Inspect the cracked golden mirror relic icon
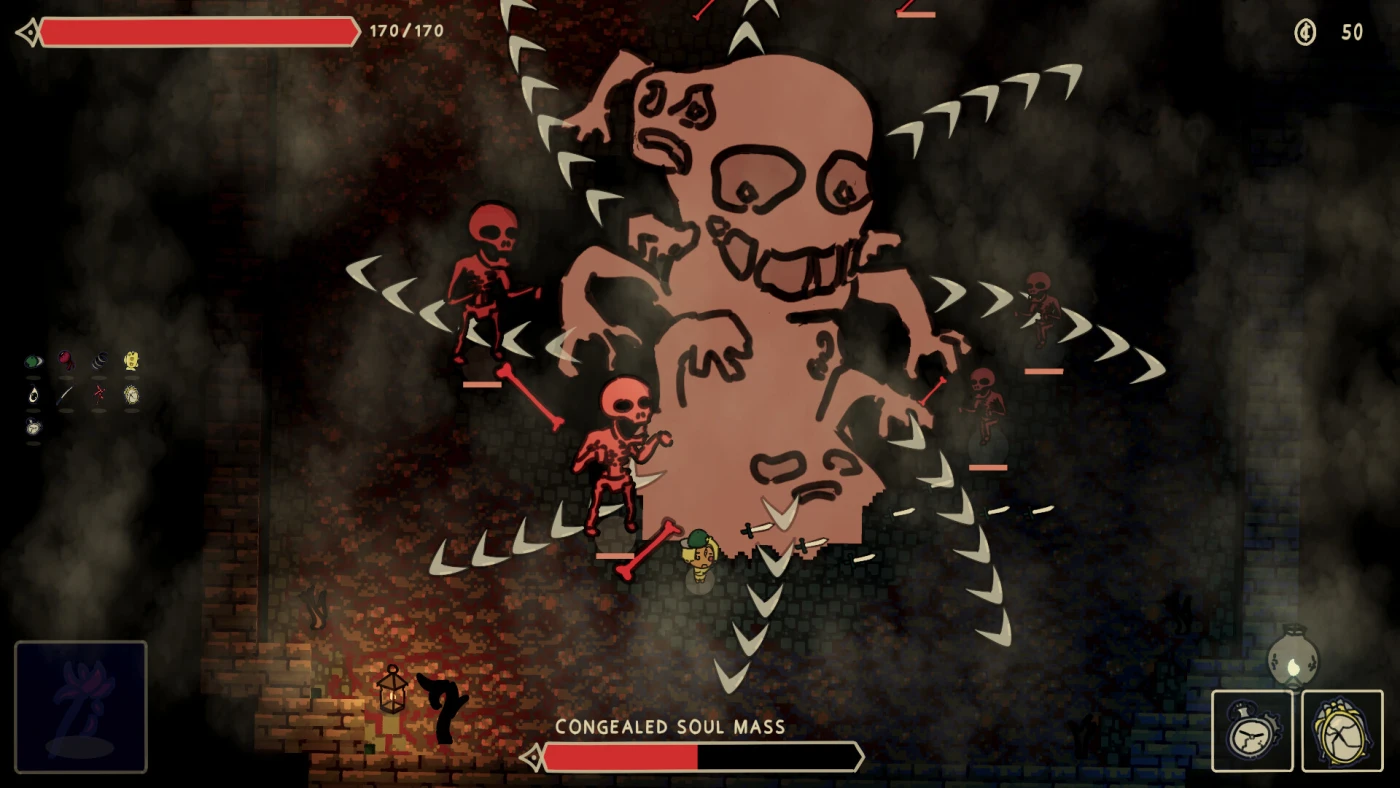 tap(131, 395)
